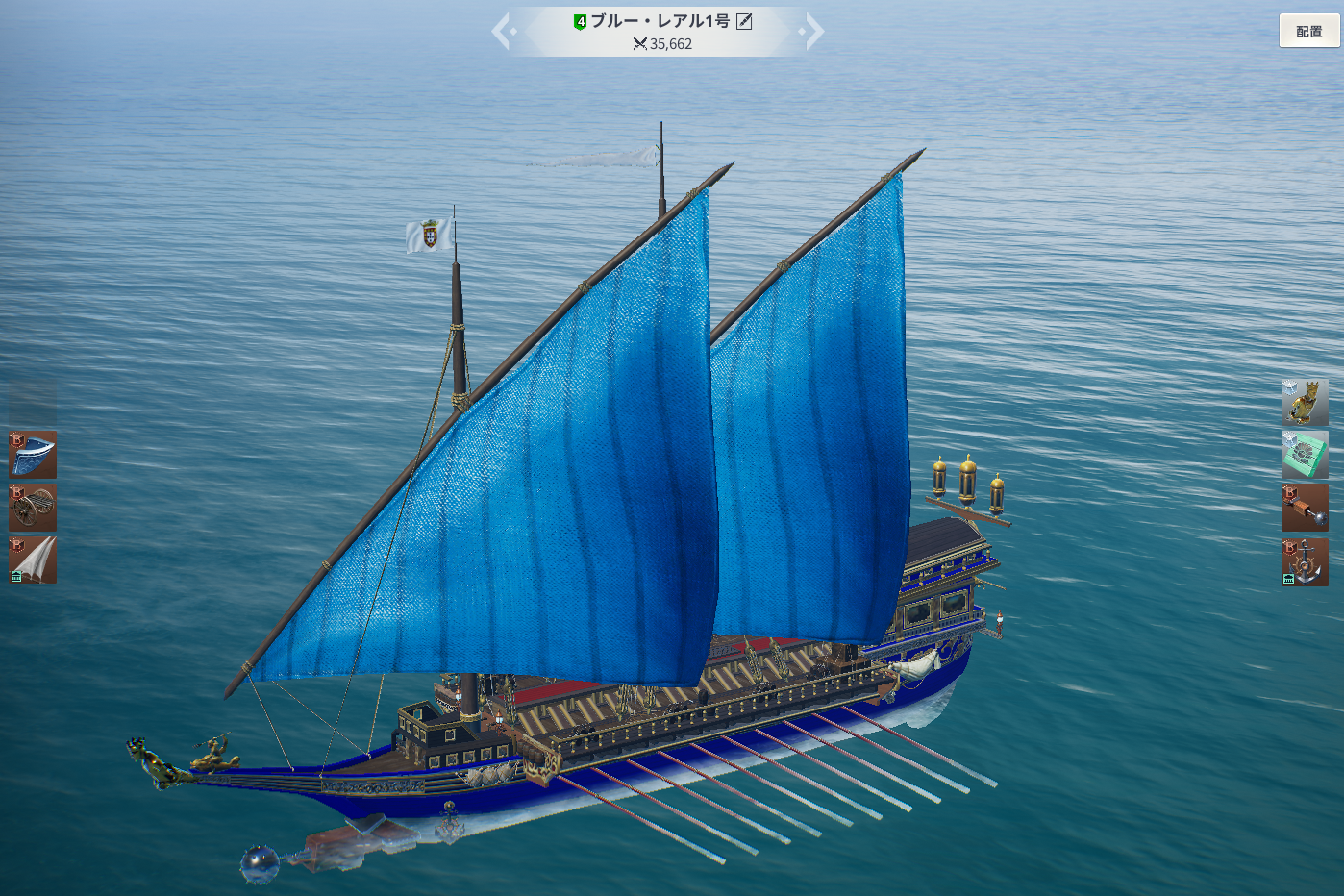Select the golden figurehead slot

1305,402
